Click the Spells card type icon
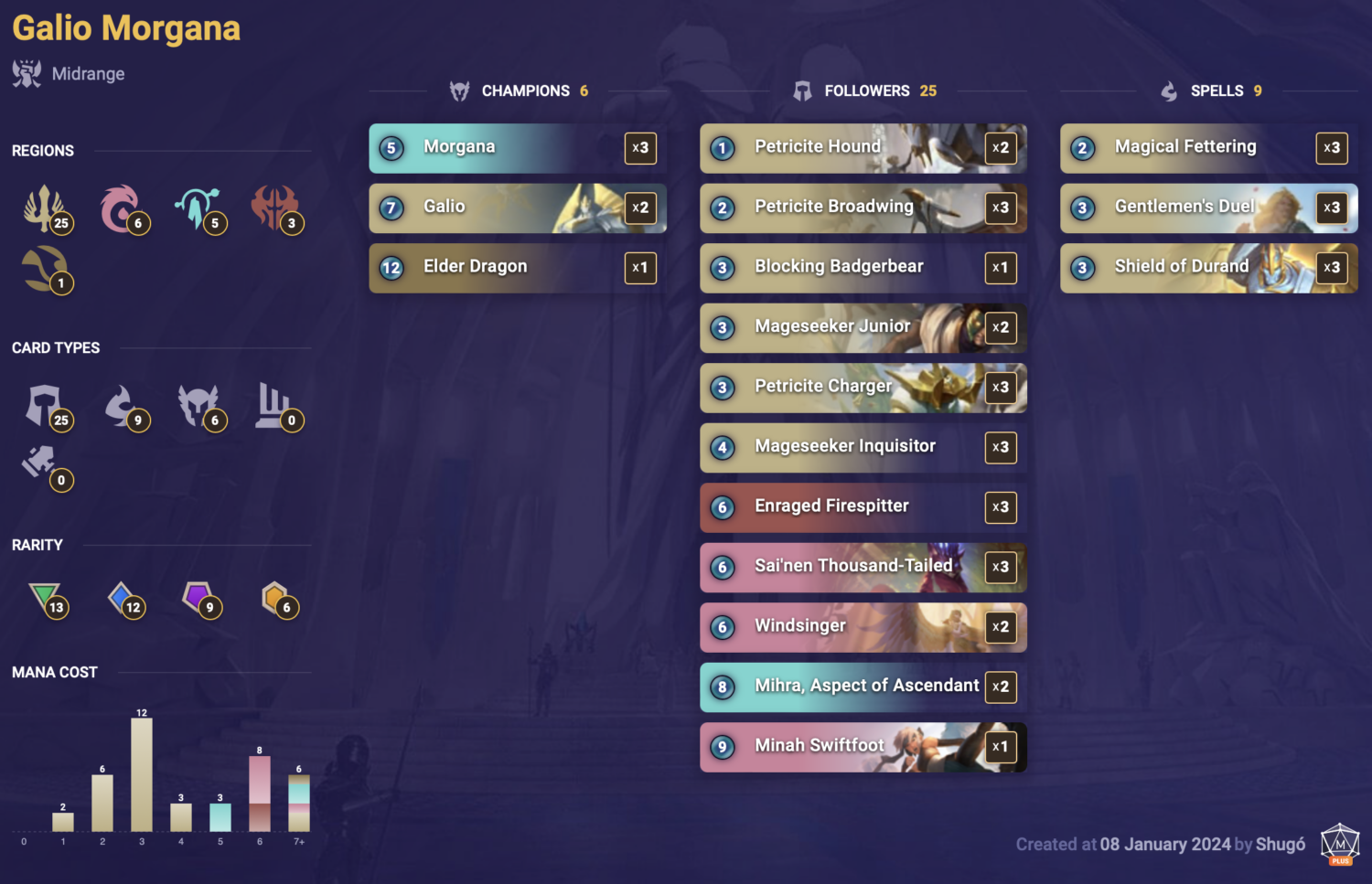 (x=125, y=406)
